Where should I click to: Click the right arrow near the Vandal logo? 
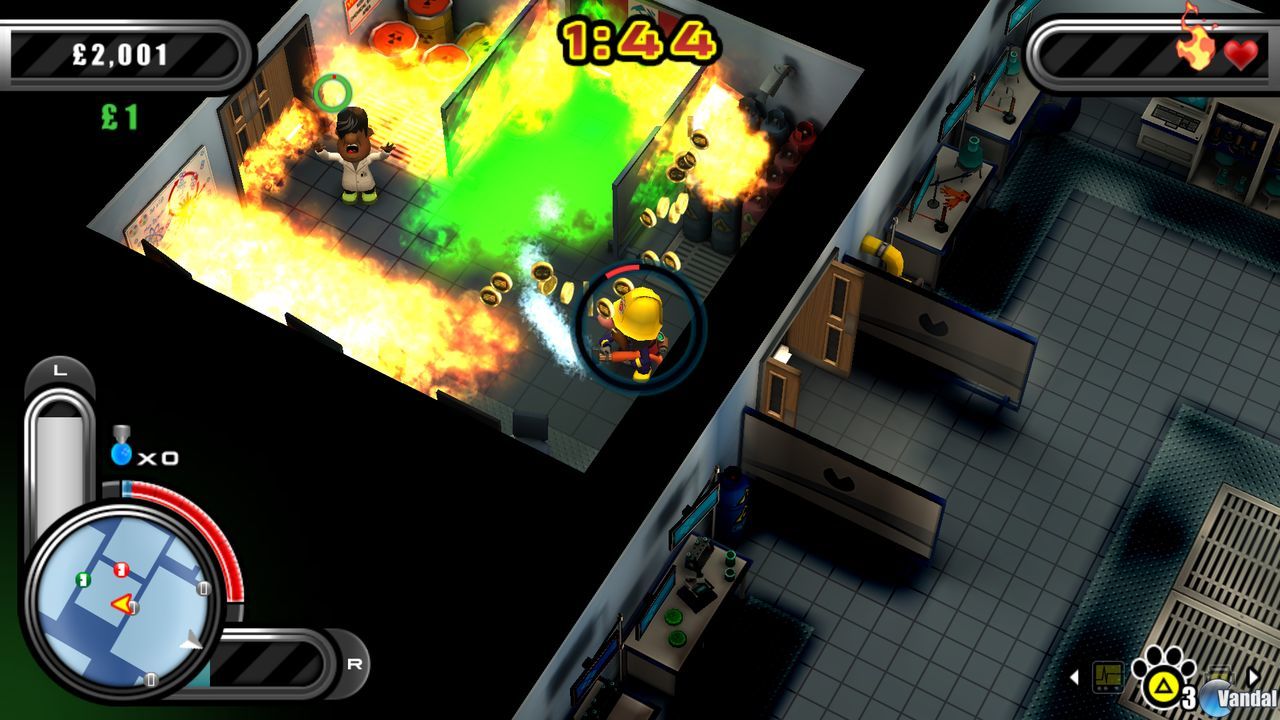[x=1253, y=678]
